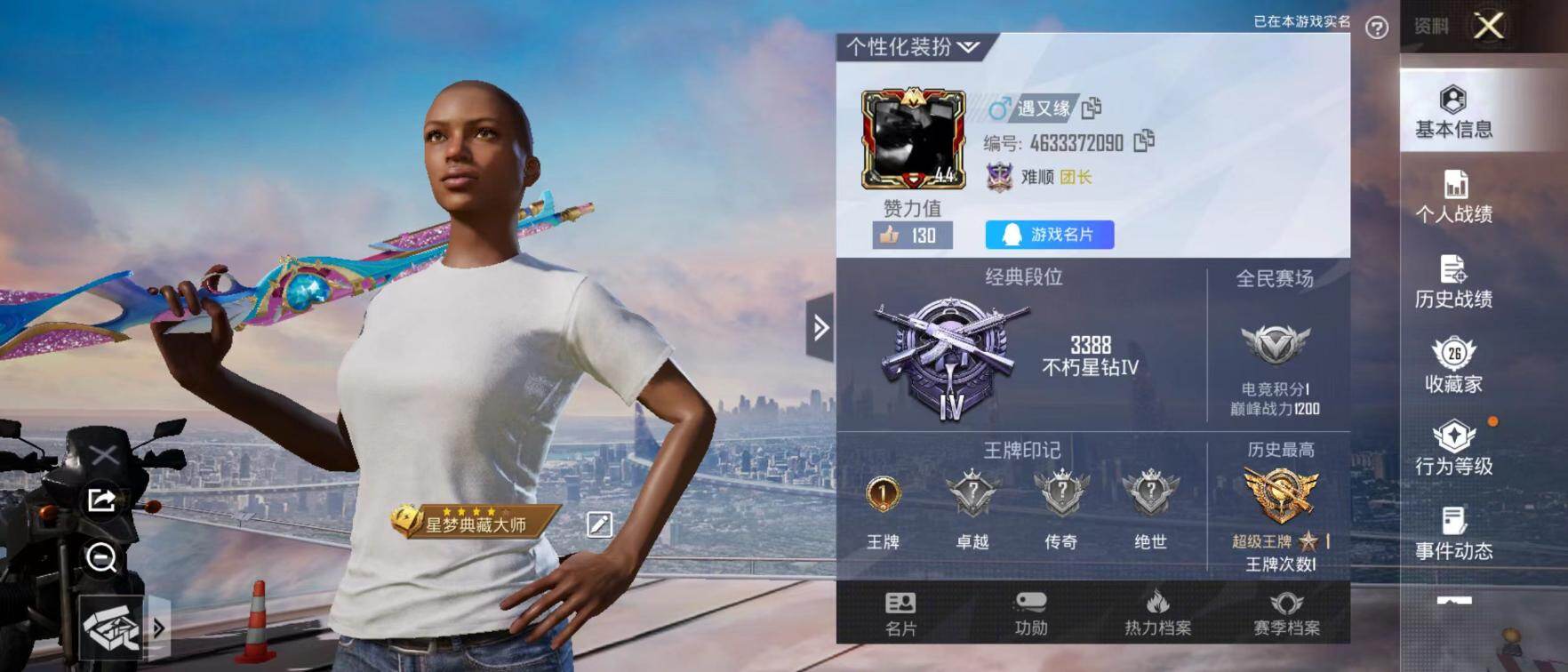This screenshot has width=1568, height=672.
Task: Copy the player nickname 遇又缘
Action: click(1092, 108)
